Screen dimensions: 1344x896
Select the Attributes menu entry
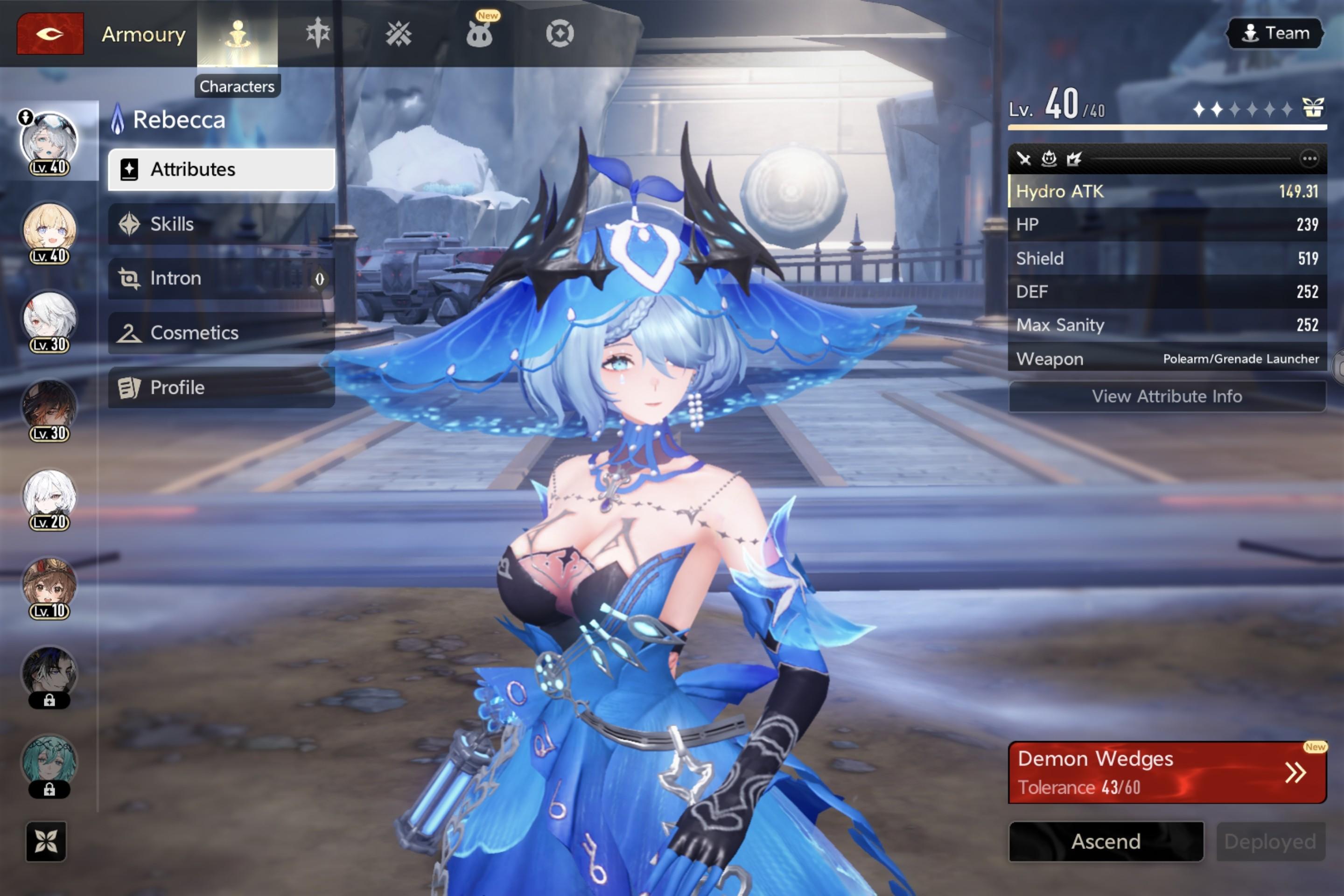[x=221, y=170]
